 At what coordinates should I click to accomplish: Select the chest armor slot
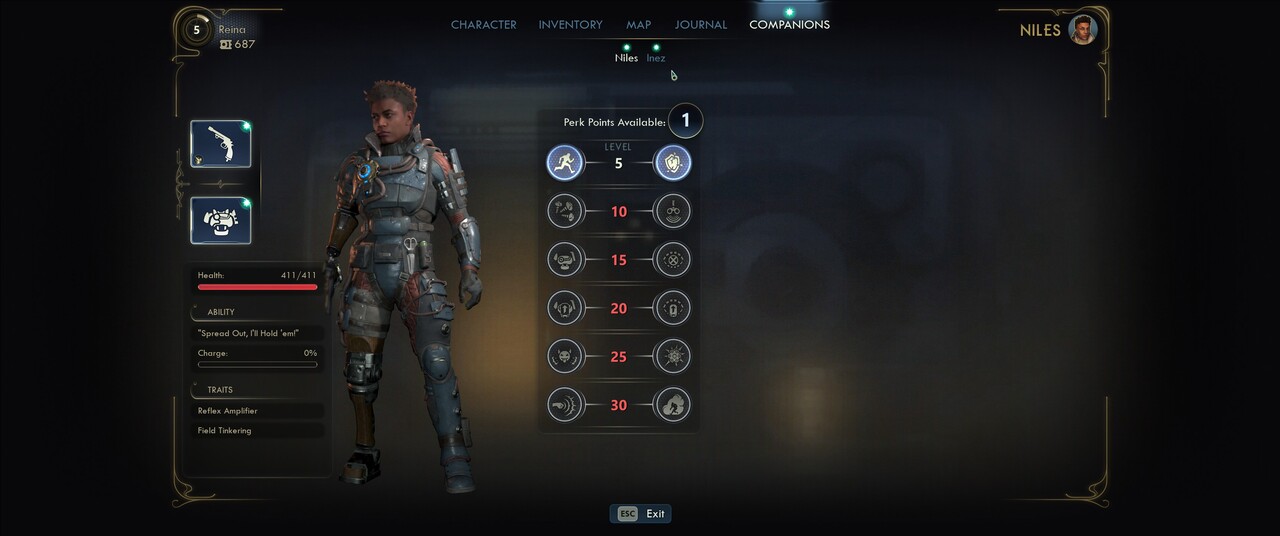pos(221,220)
